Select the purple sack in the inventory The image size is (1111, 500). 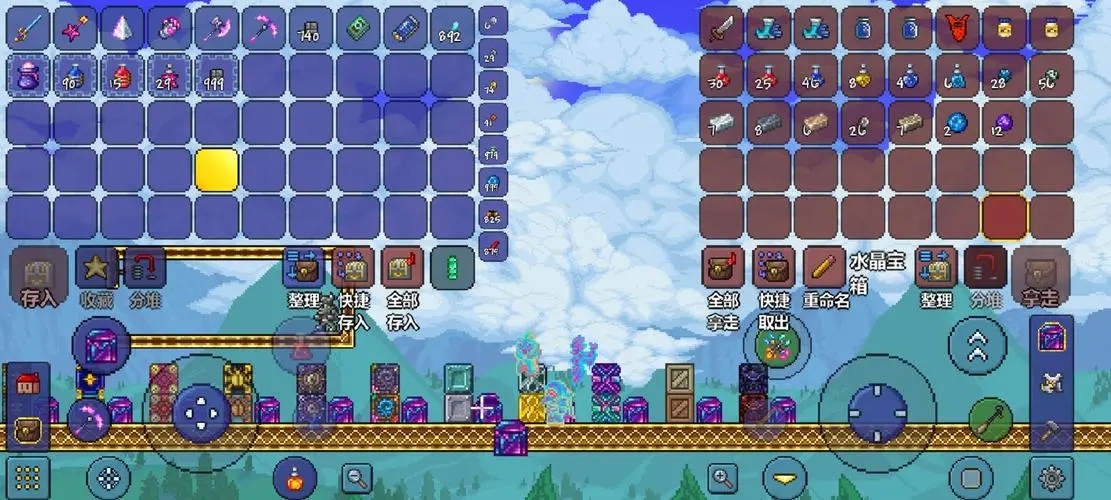click(x=29, y=75)
